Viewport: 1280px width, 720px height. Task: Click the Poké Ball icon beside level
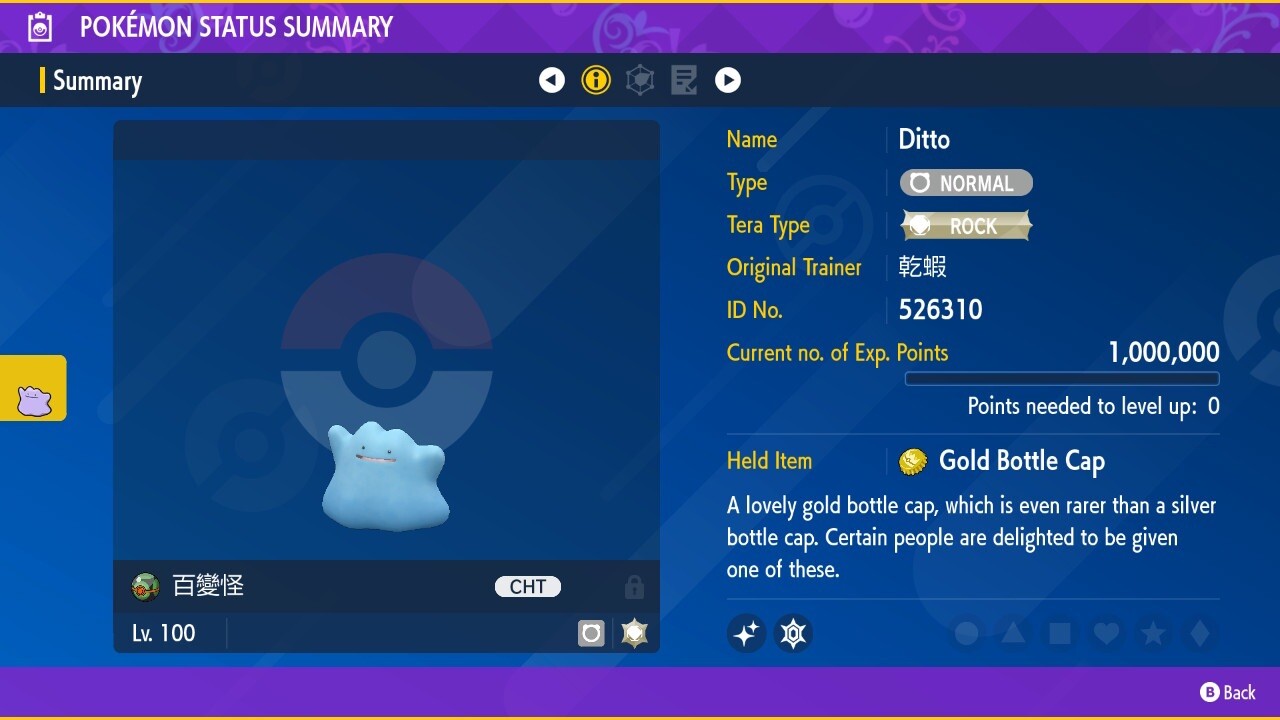[x=591, y=633]
